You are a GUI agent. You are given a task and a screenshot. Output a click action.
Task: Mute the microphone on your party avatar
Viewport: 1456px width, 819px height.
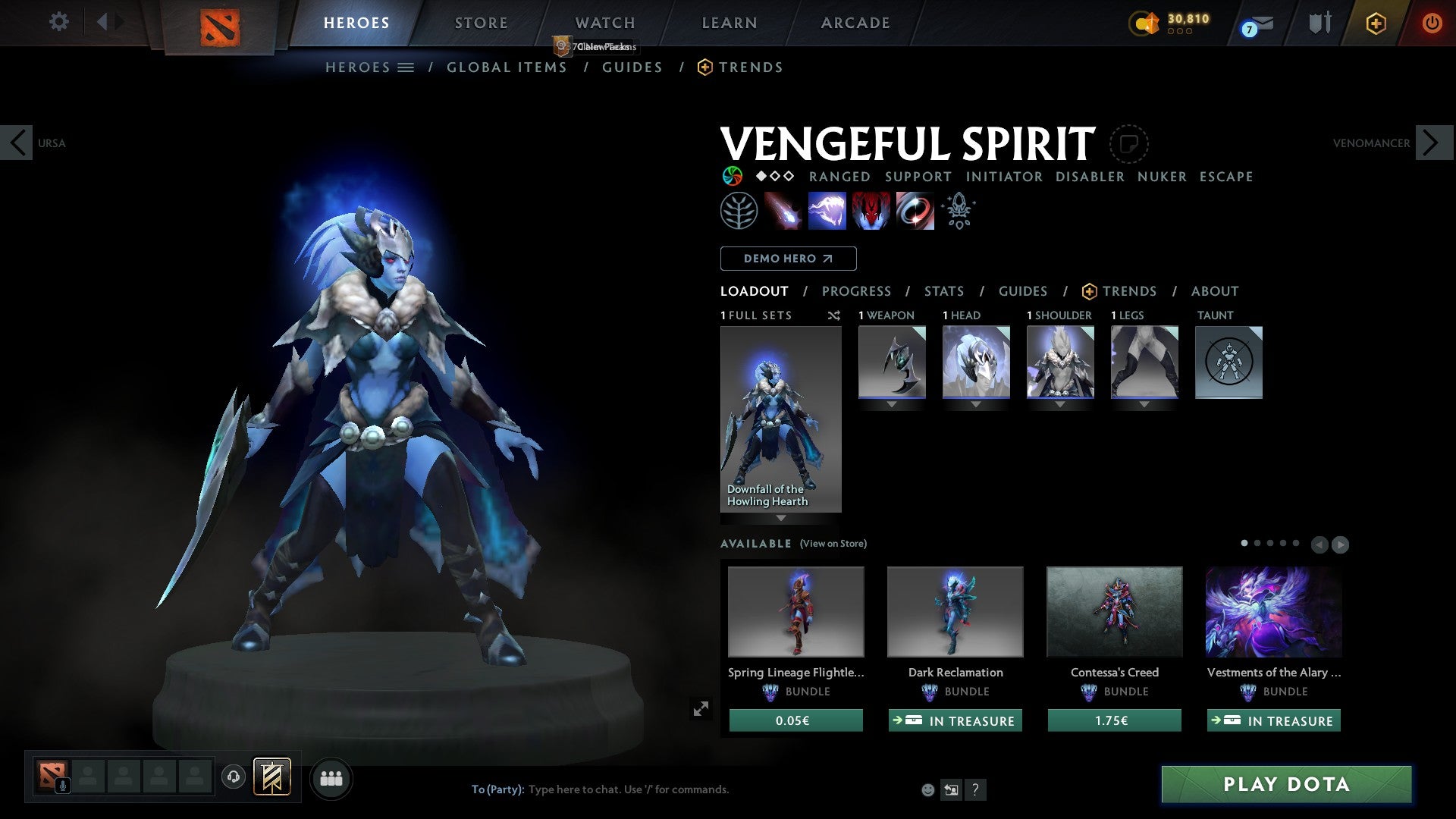63,785
